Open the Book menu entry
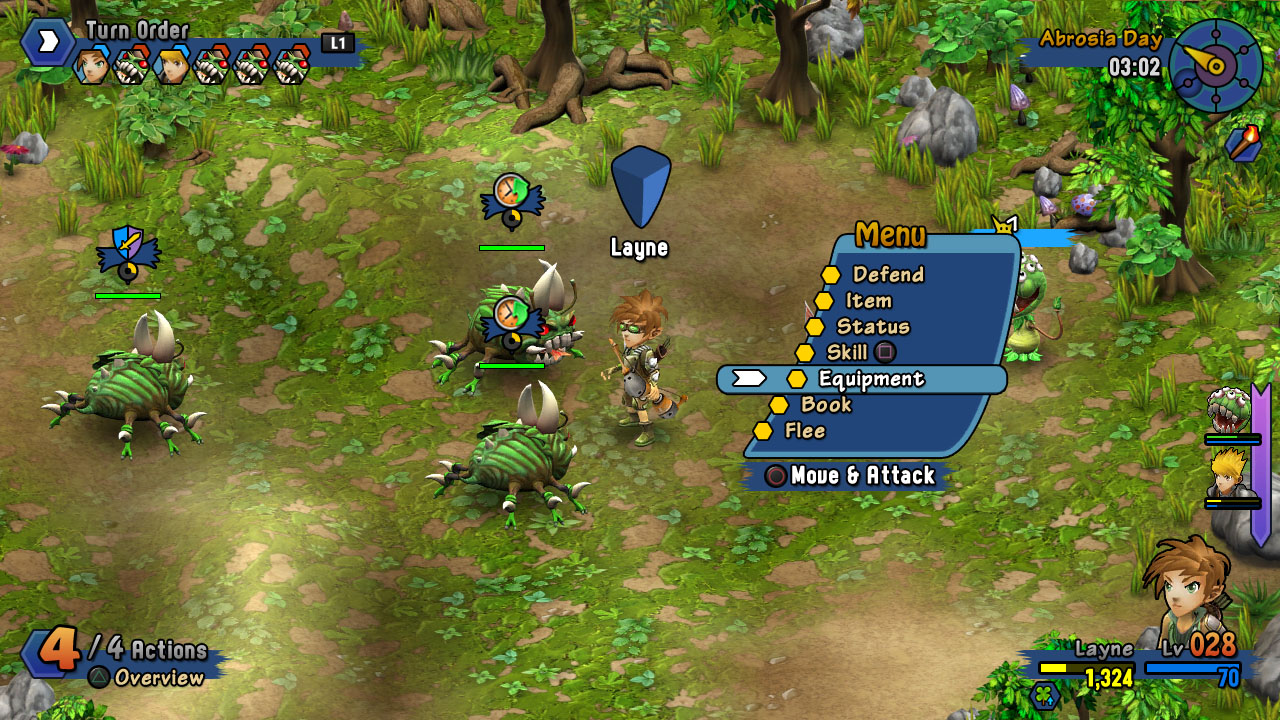This screenshot has width=1280, height=720. pyautogui.click(x=825, y=405)
